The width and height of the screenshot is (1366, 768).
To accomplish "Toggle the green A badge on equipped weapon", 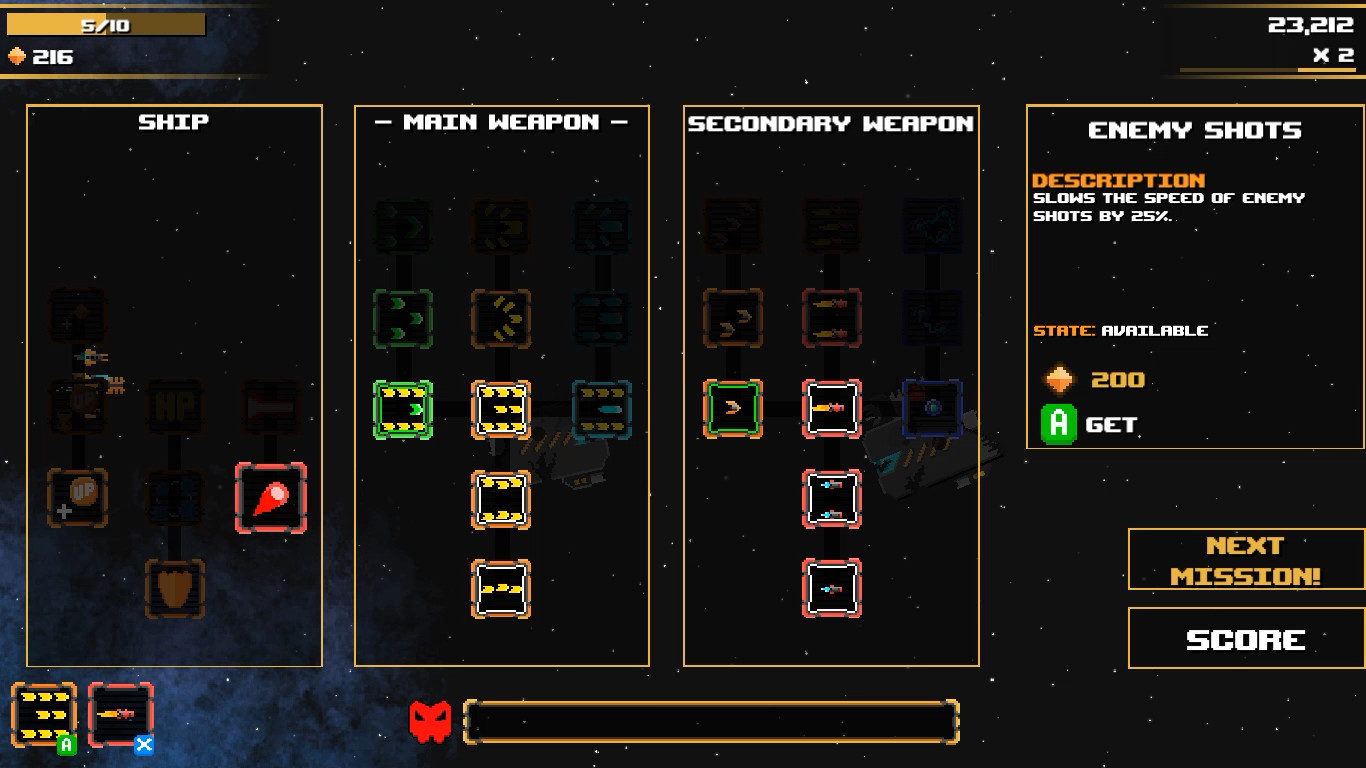I will click(x=65, y=744).
